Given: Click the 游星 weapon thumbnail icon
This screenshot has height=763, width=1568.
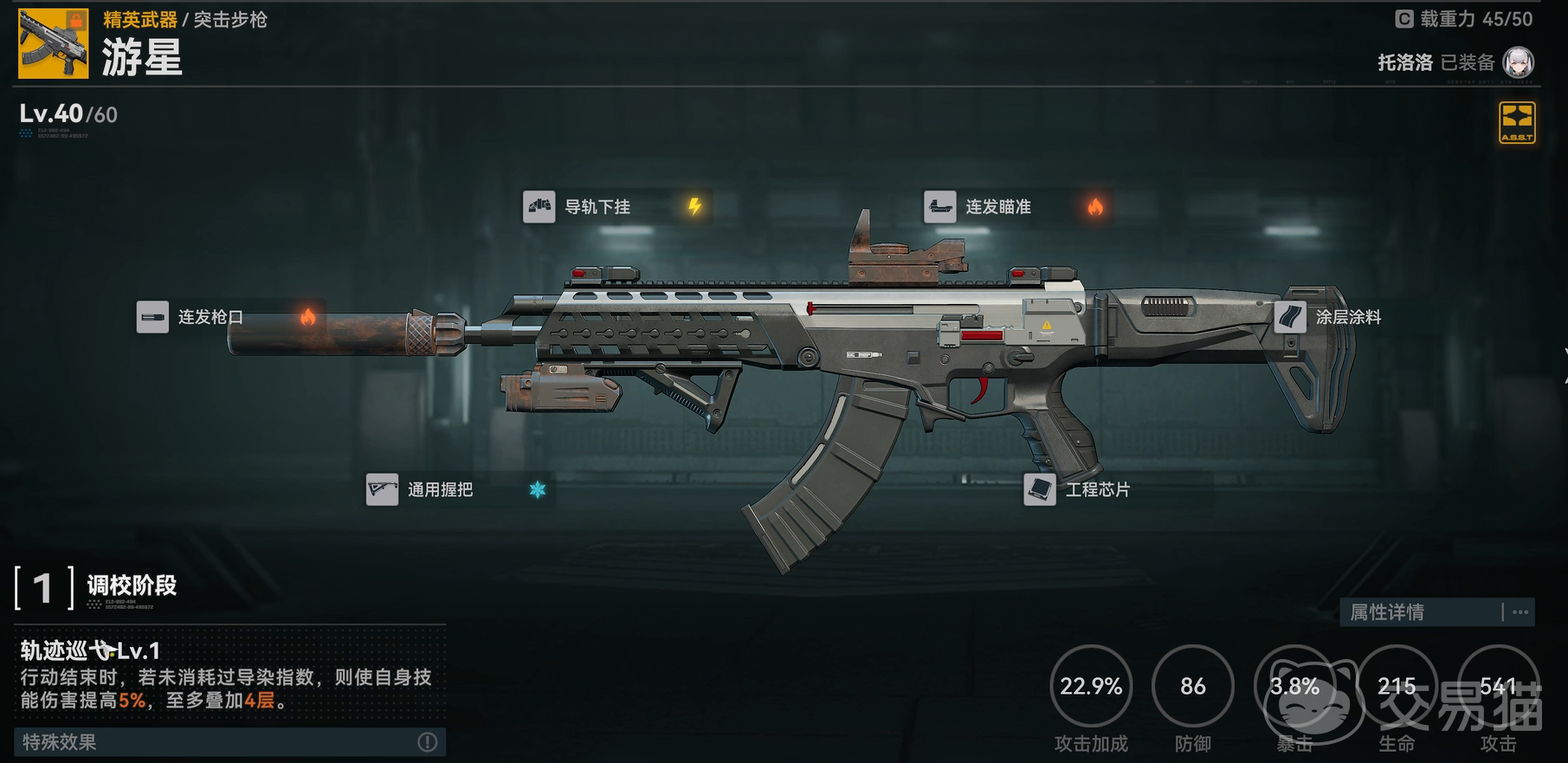Looking at the screenshot, I should 54,44.
